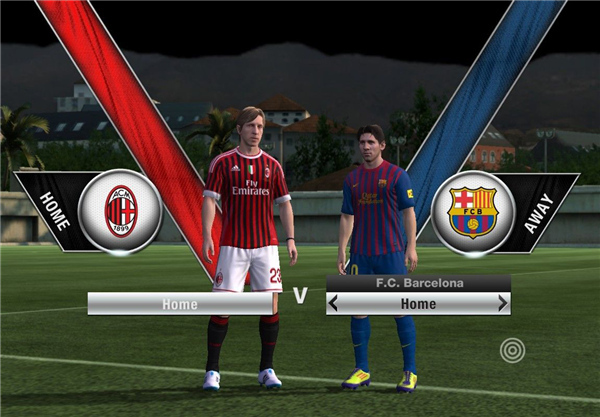The image size is (600, 417).
Task: Select the F.C. Barcelona team name header
Action: click(418, 283)
